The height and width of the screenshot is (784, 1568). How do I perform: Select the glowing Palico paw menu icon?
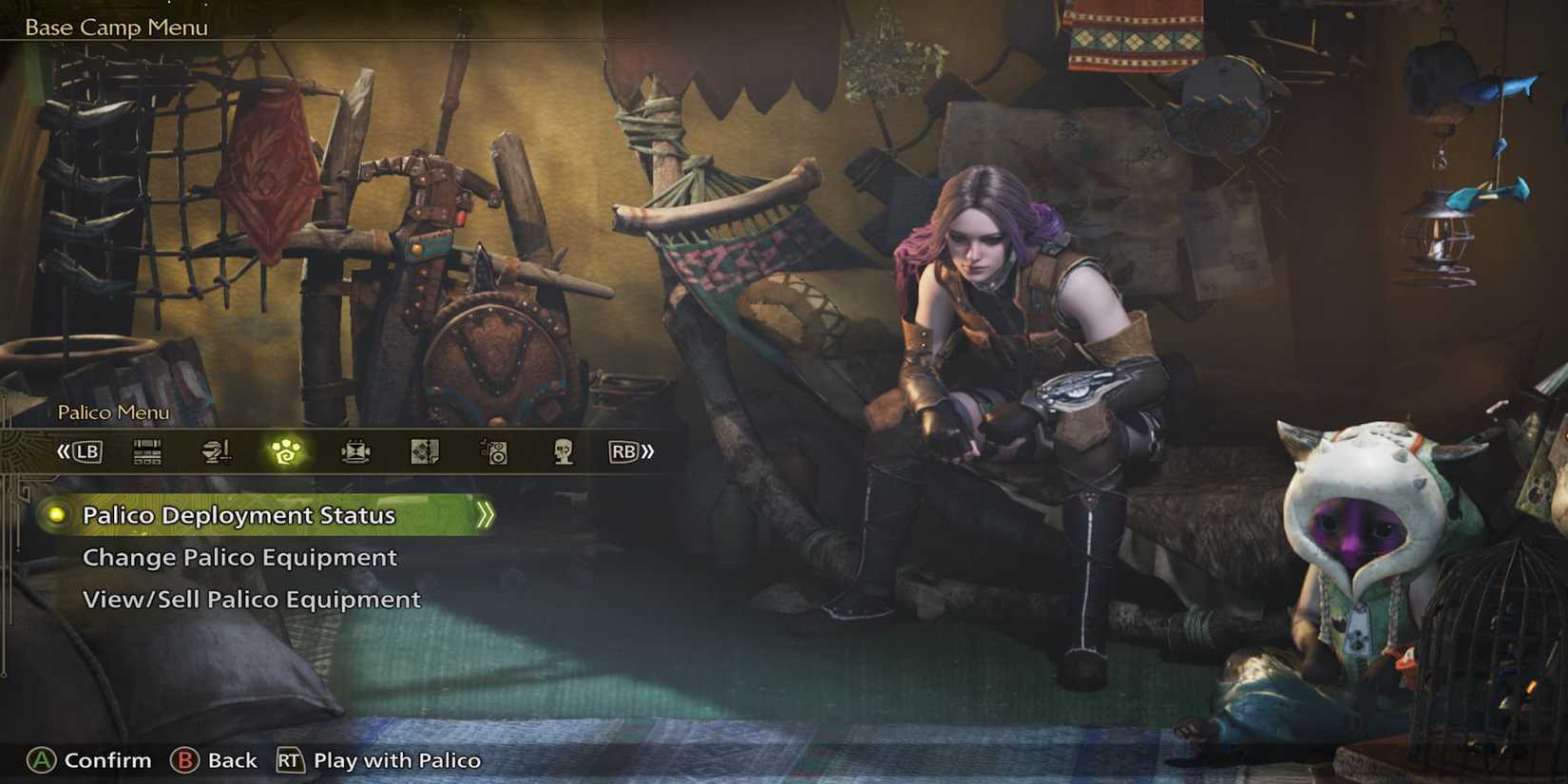tap(285, 451)
